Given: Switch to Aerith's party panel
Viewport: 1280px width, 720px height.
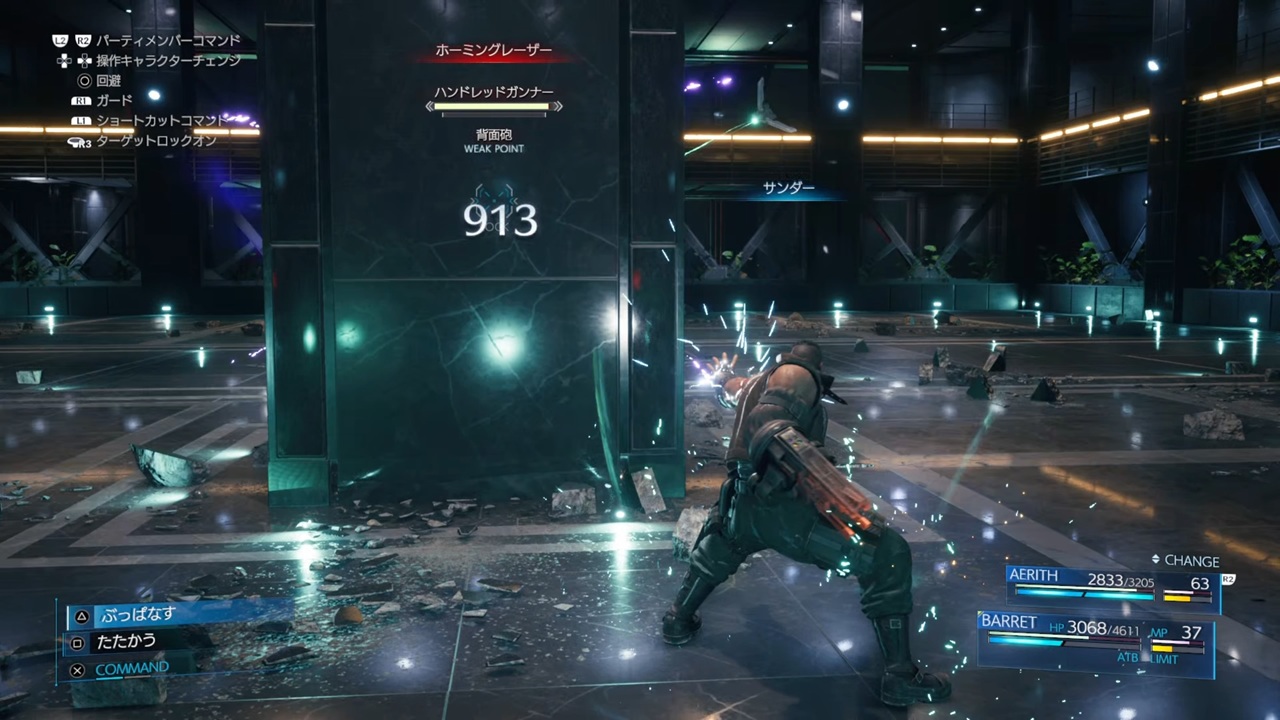Looking at the screenshot, I should (x=1110, y=586).
